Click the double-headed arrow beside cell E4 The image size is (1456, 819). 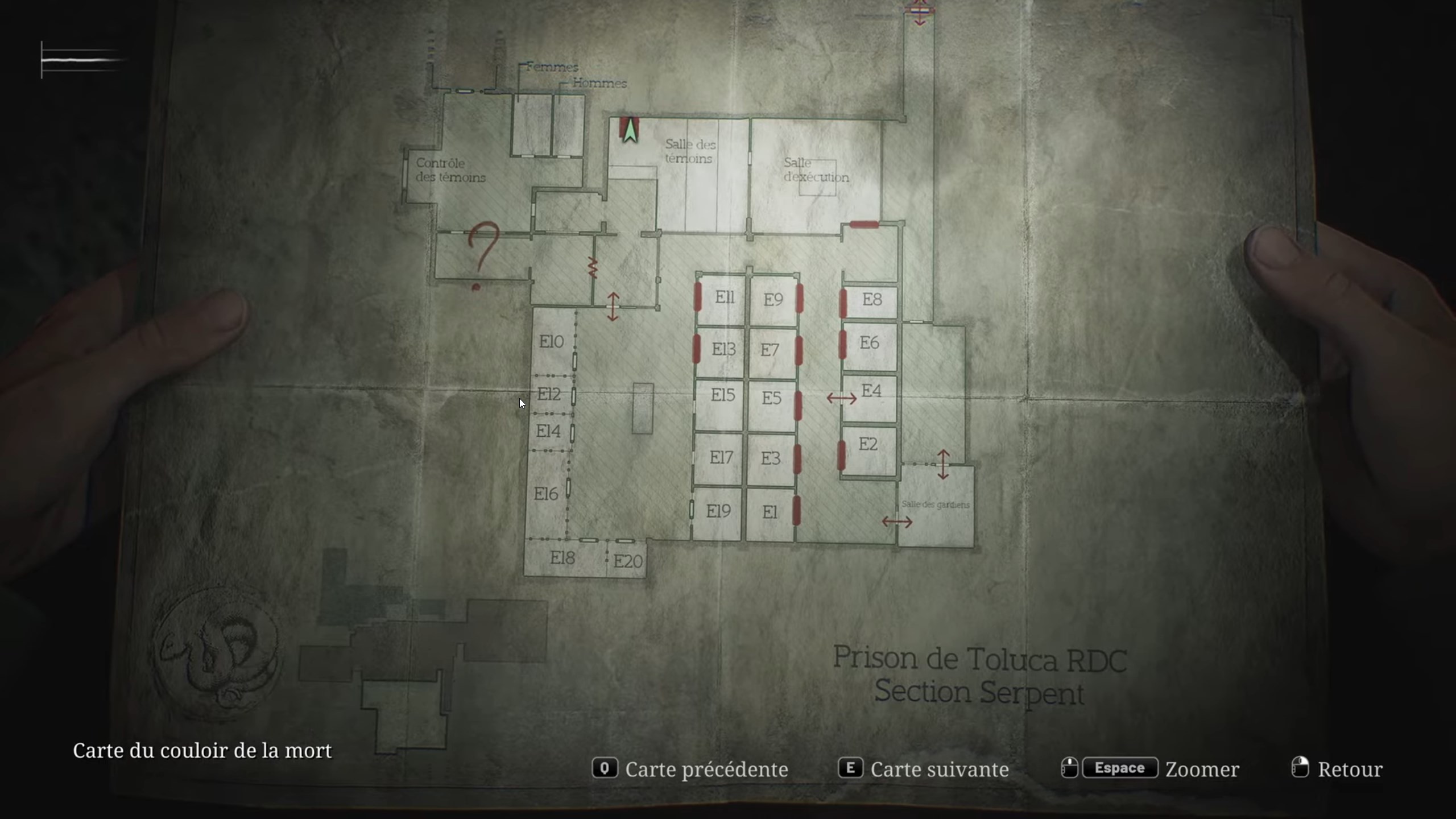[x=842, y=398]
